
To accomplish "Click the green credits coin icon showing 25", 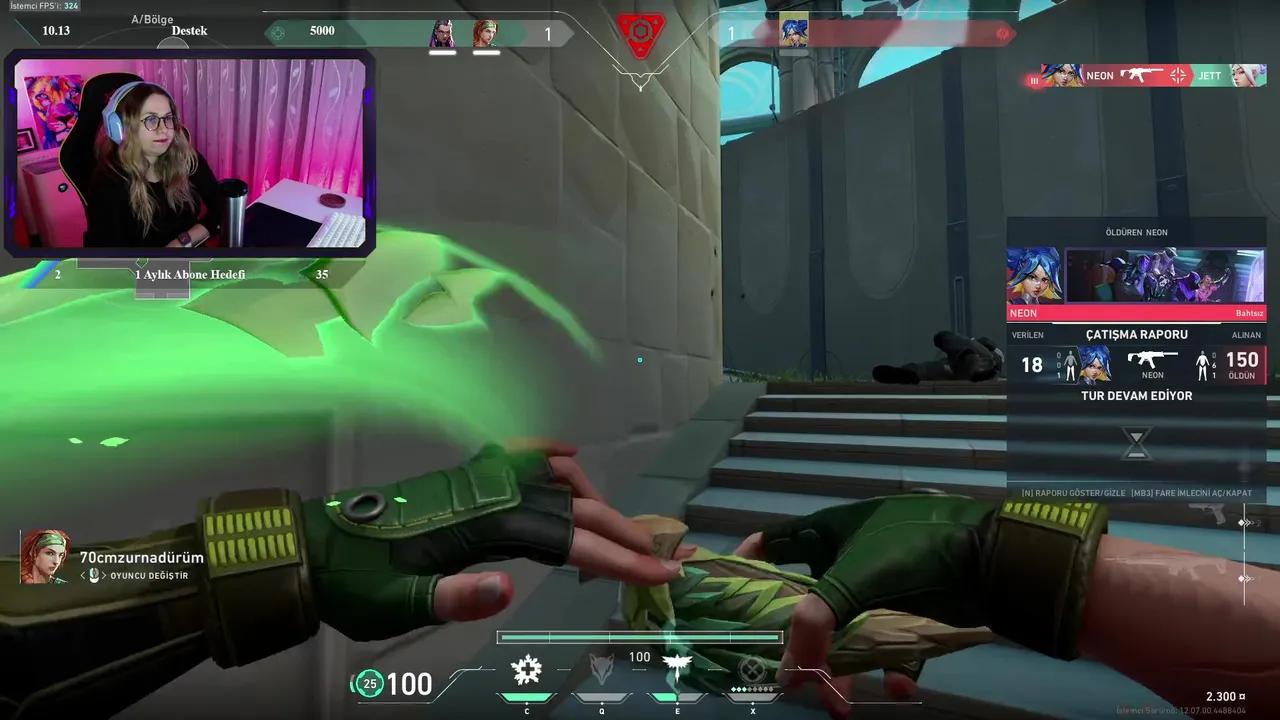I will [369, 684].
